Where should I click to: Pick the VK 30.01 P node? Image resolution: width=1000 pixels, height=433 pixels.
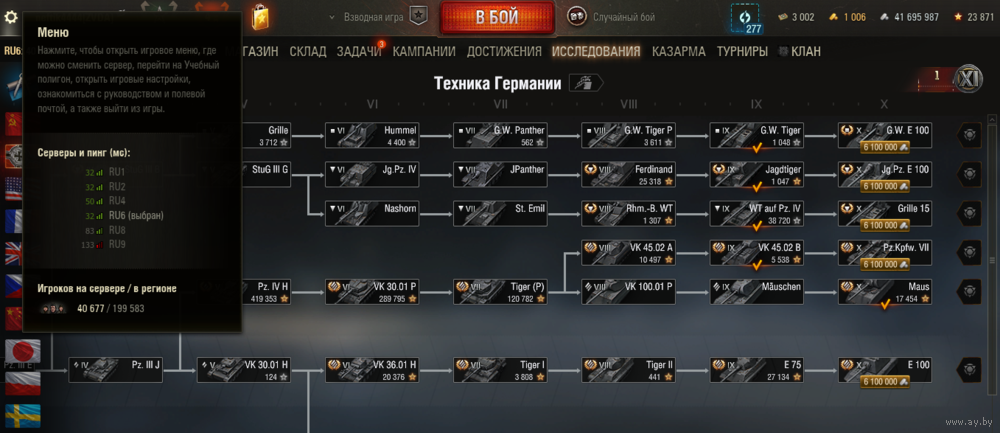tap(372, 291)
